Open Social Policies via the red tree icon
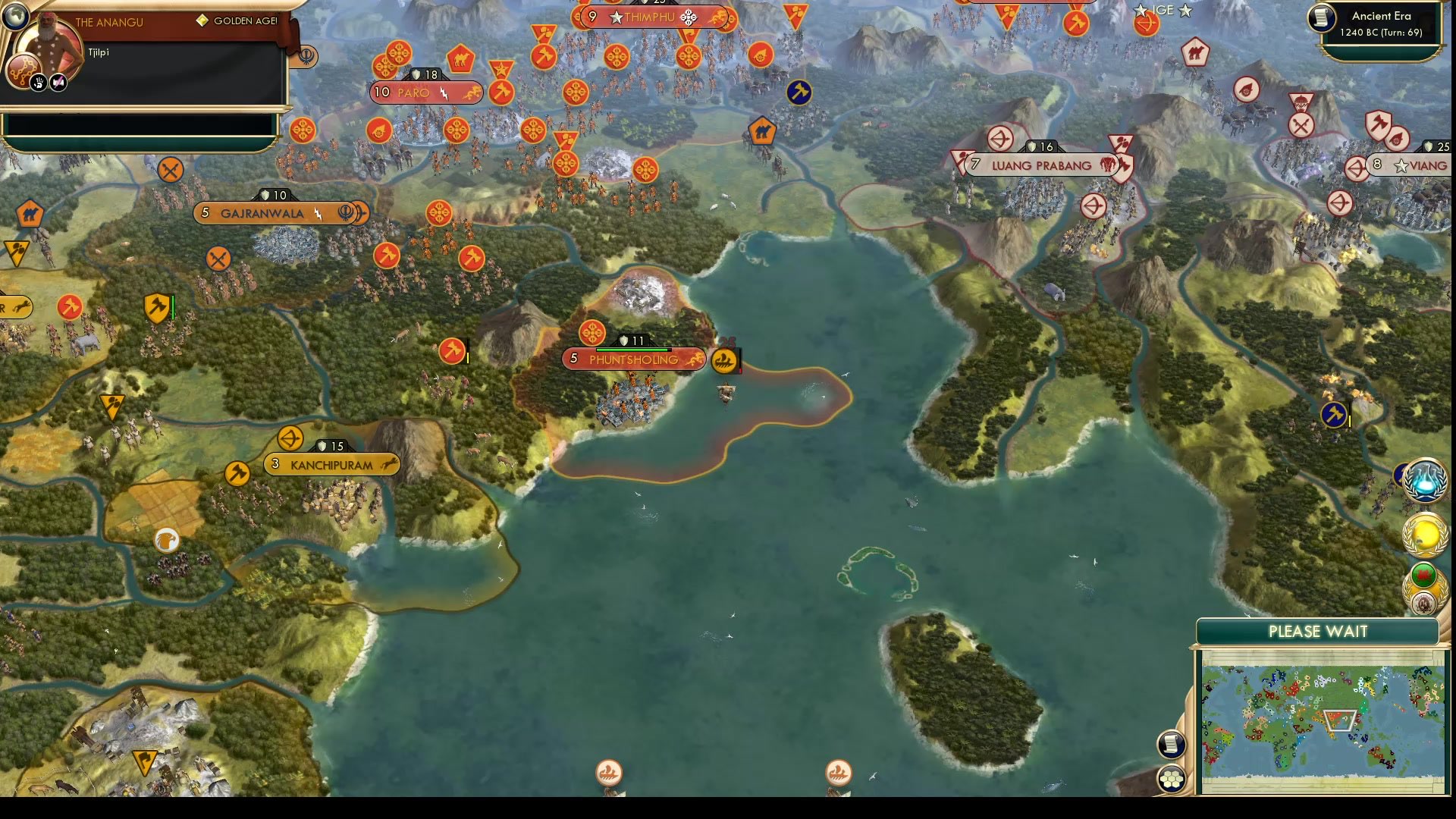The width and height of the screenshot is (1456, 819). coord(24,69)
